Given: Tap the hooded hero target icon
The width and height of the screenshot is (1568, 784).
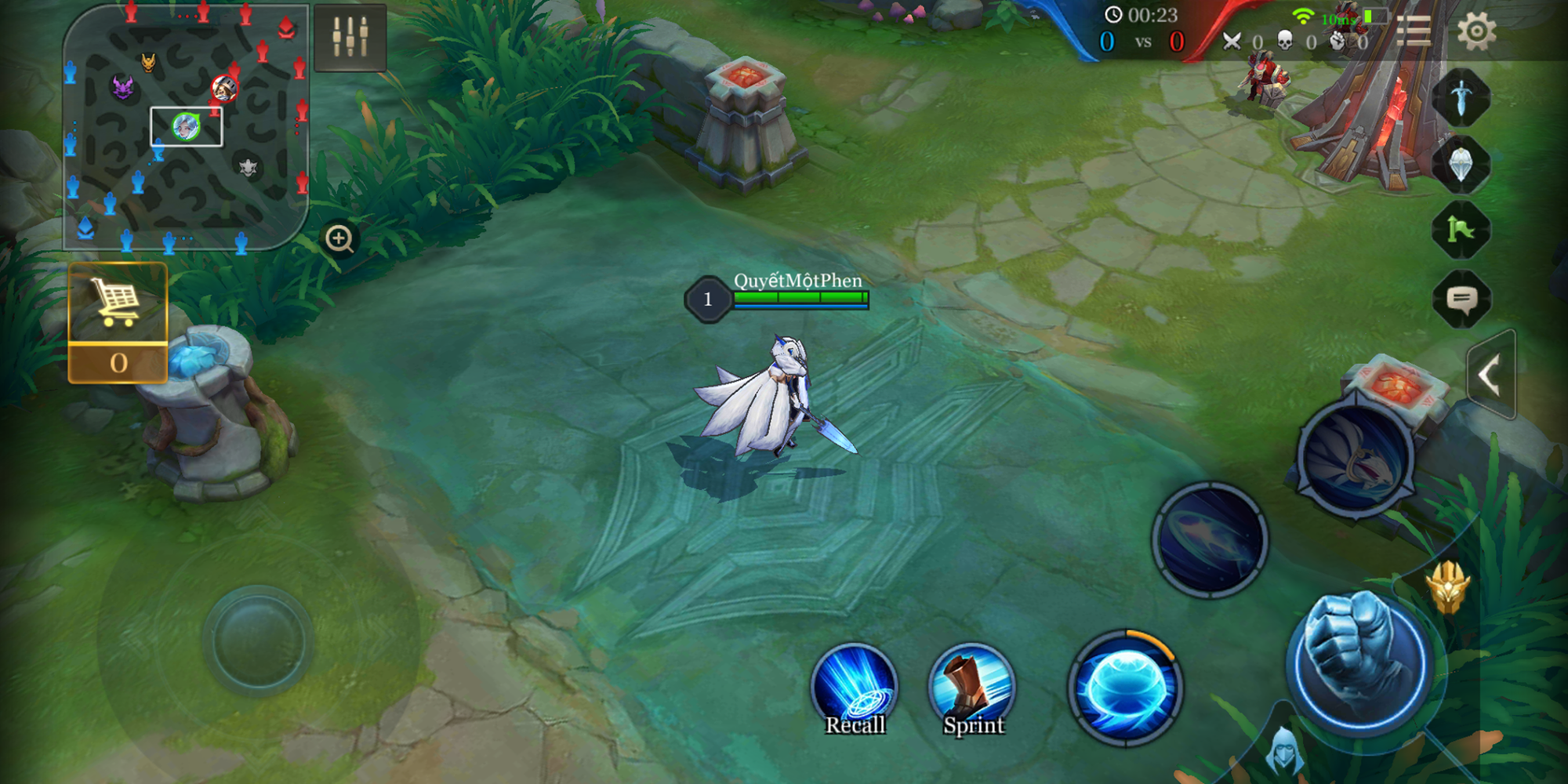Looking at the screenshot, I should (1284, 750).
